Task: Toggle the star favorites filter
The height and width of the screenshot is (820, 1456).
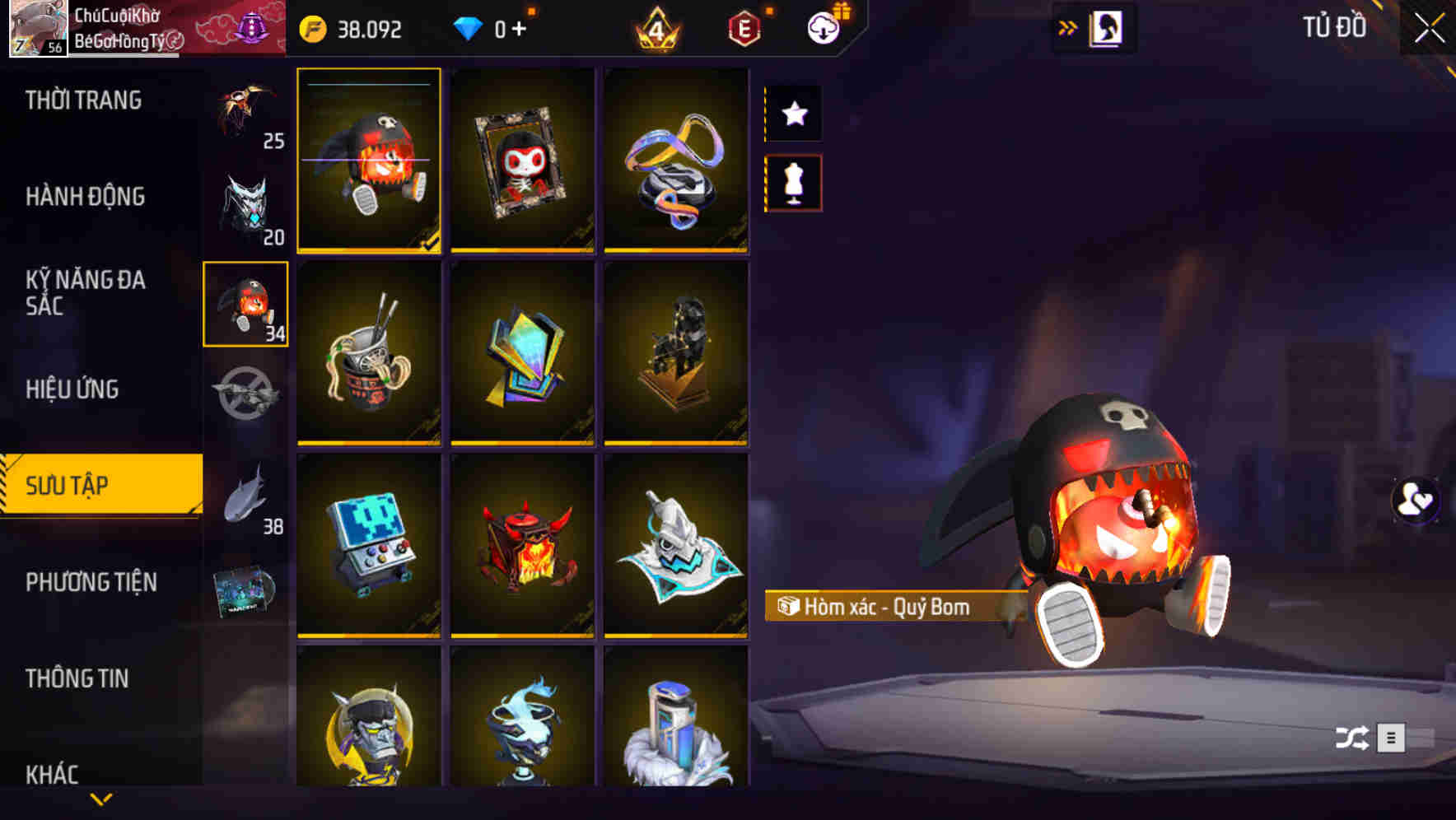Action: 793,114
